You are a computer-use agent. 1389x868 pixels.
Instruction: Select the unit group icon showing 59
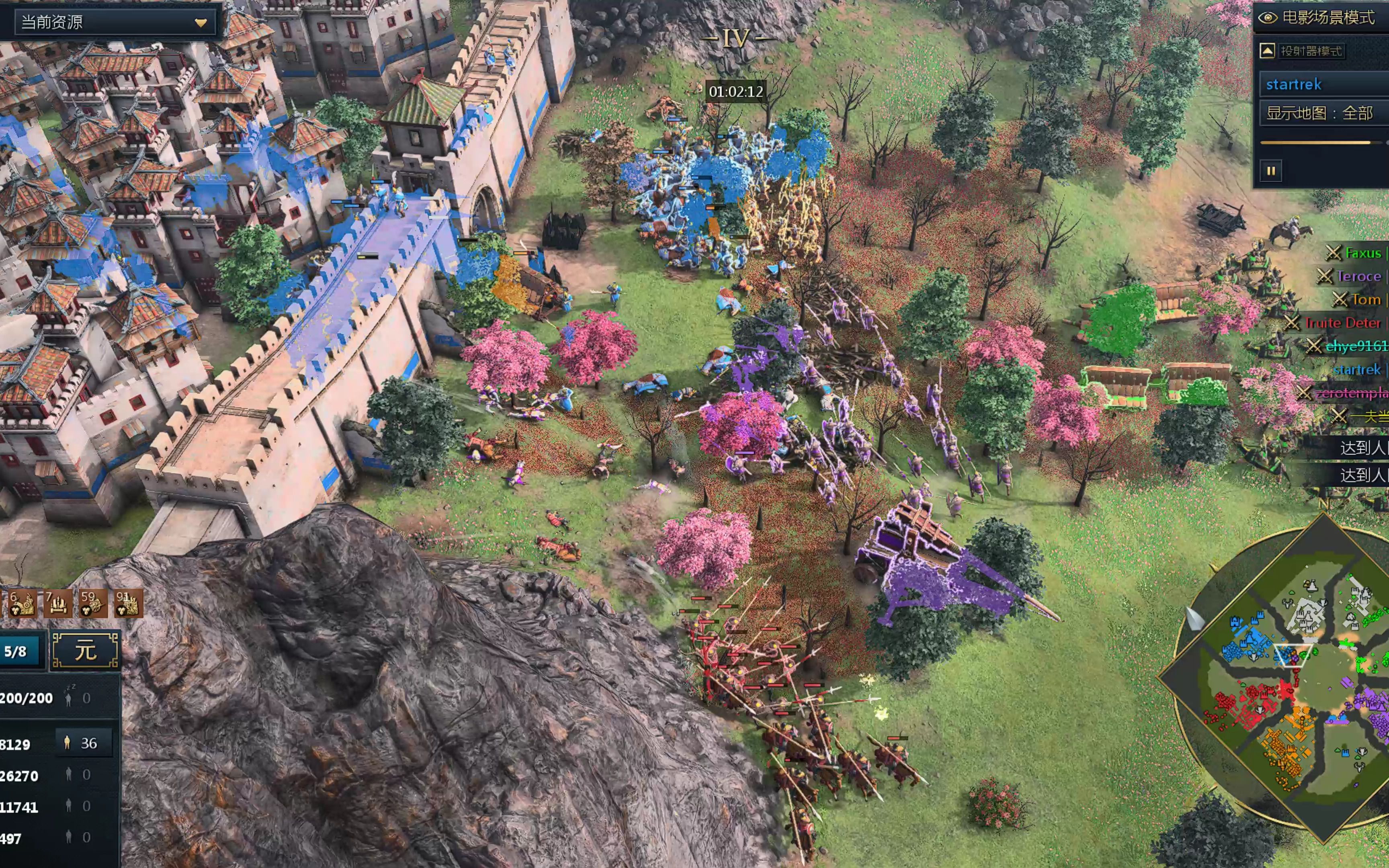coord(92,604)
